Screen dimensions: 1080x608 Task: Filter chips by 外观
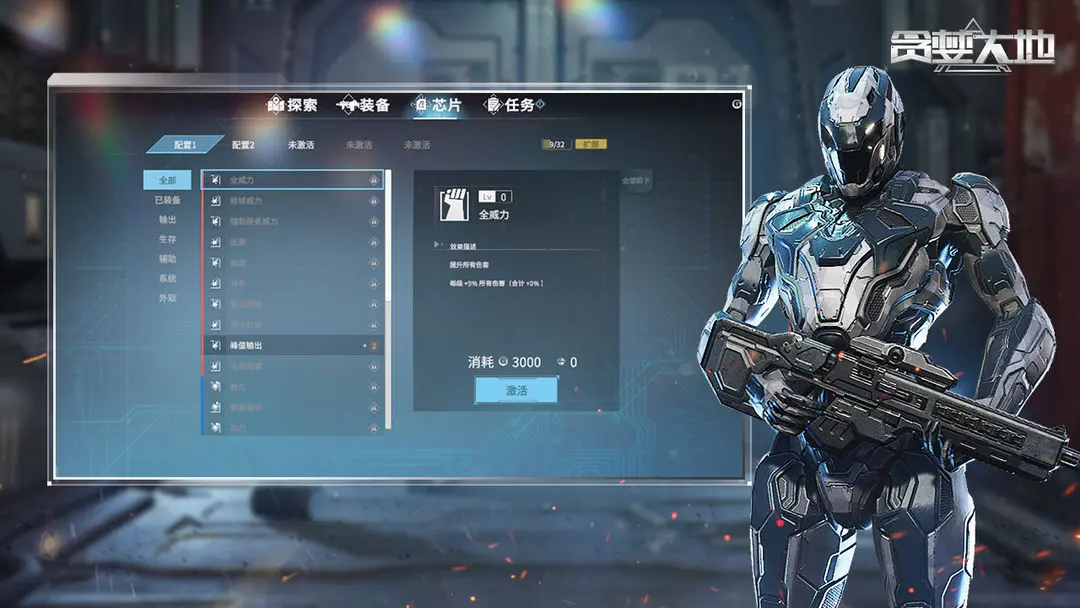pos(167,298)
